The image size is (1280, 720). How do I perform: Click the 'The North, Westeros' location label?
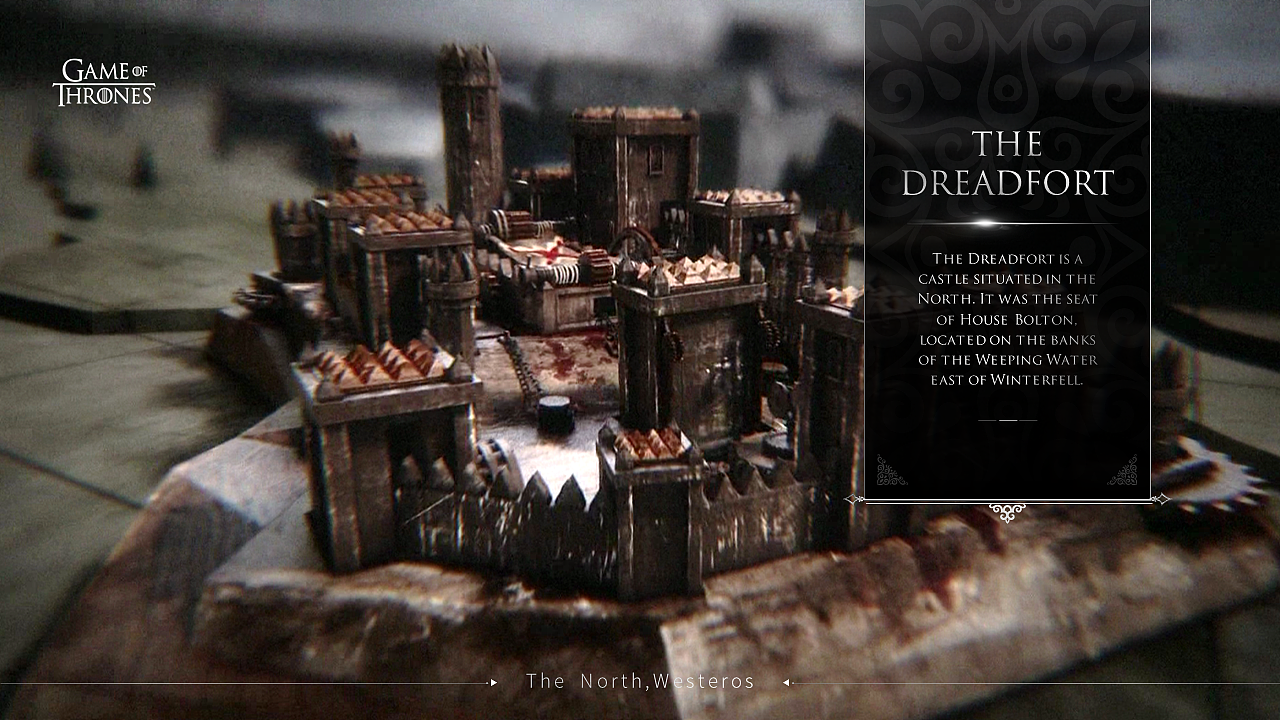(x=640, y=682)
